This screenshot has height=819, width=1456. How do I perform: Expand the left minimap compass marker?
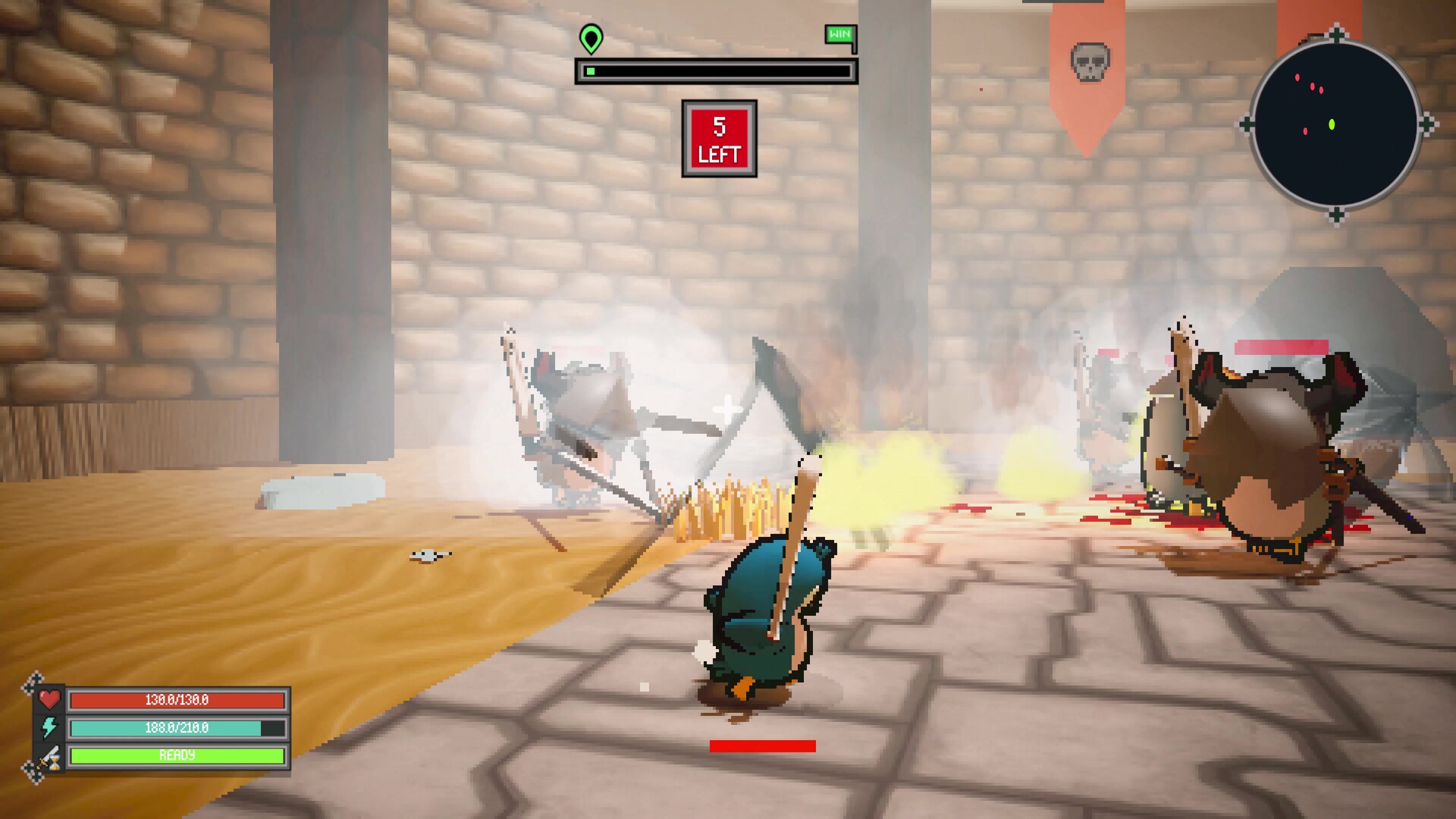click(1250, 122)
